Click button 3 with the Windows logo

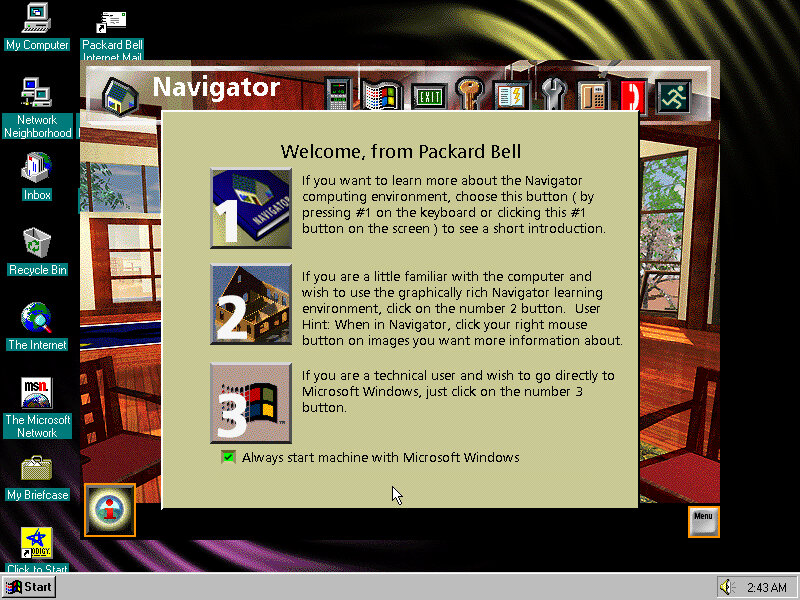[250, 402]
